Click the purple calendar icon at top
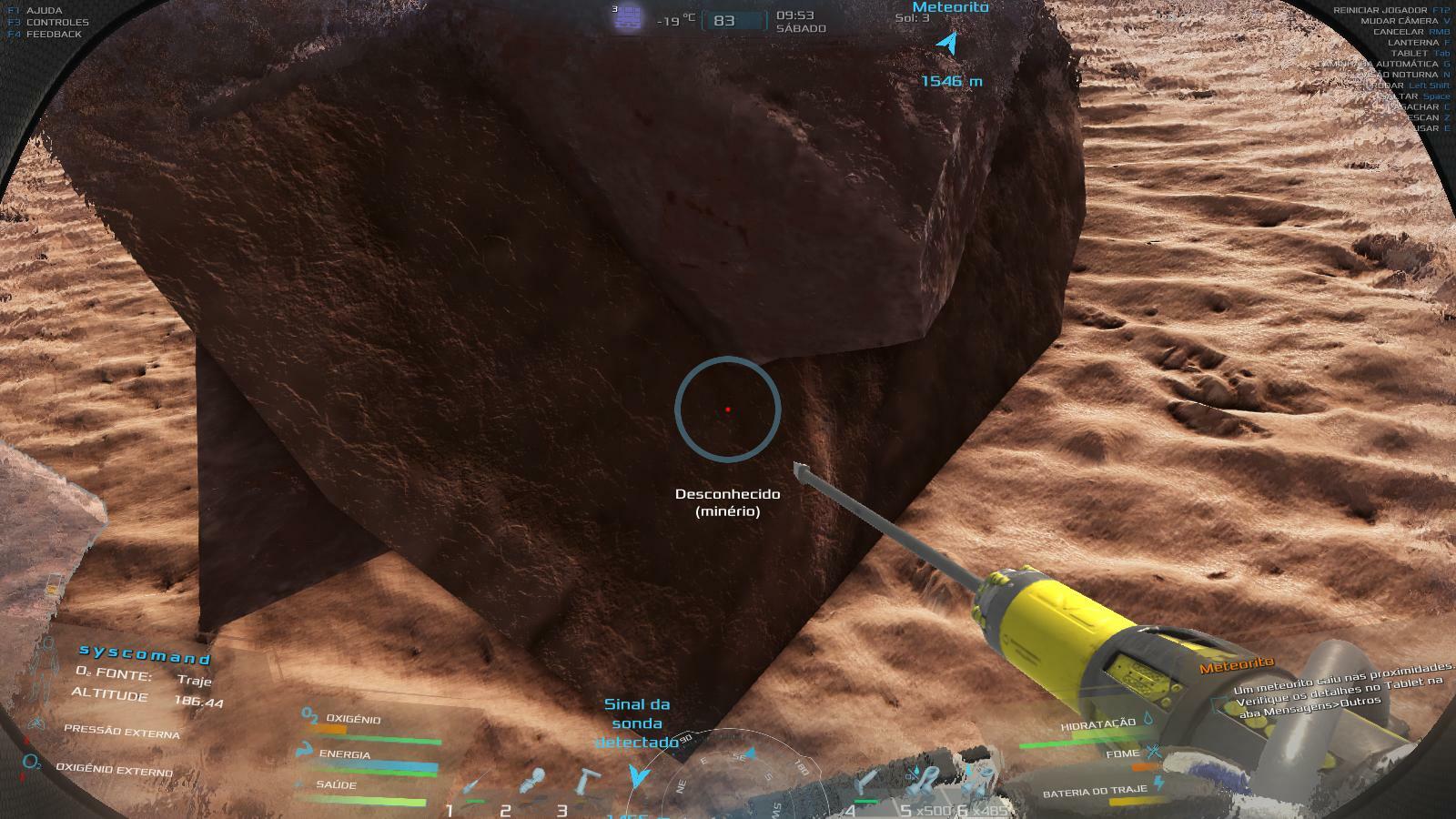Screen dimensions: 1456x819 (627, 18)
